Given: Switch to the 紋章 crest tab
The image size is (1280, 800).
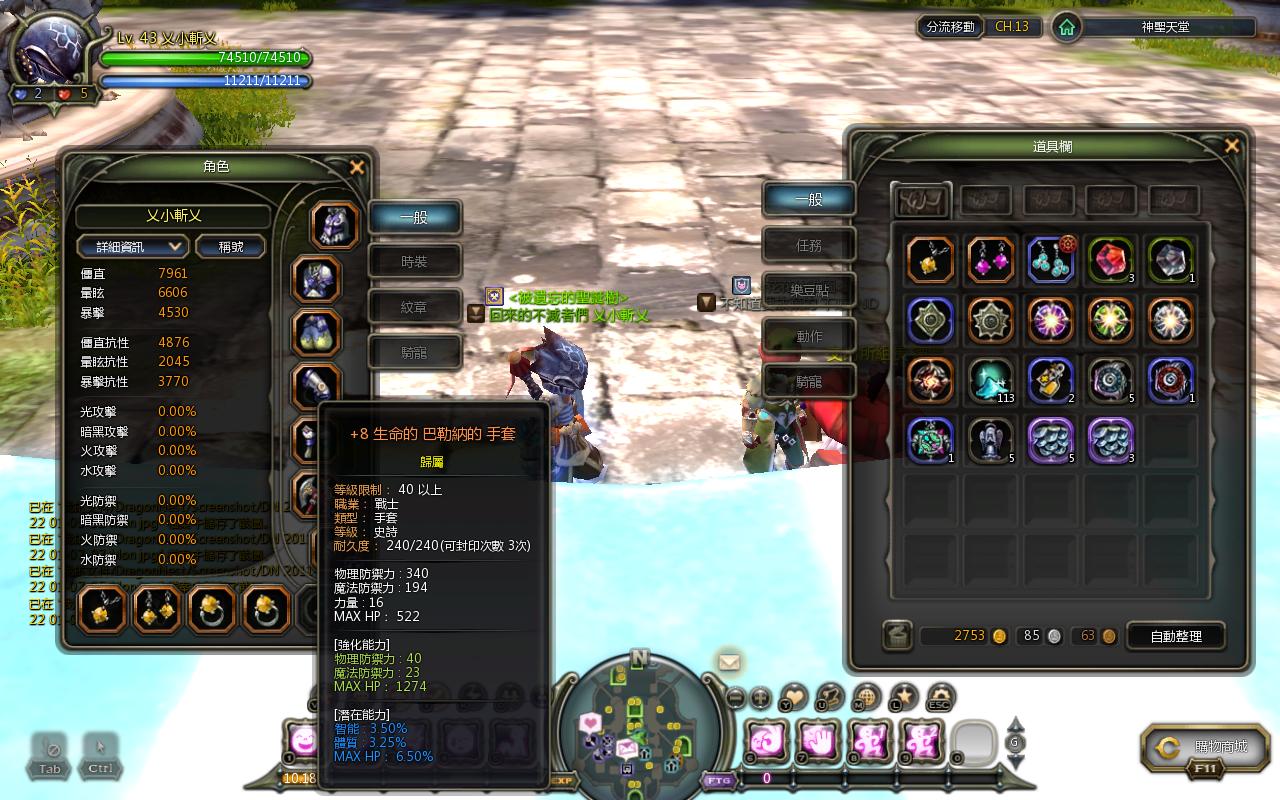Looking at the screenshot, I should (x=414, y=308).
